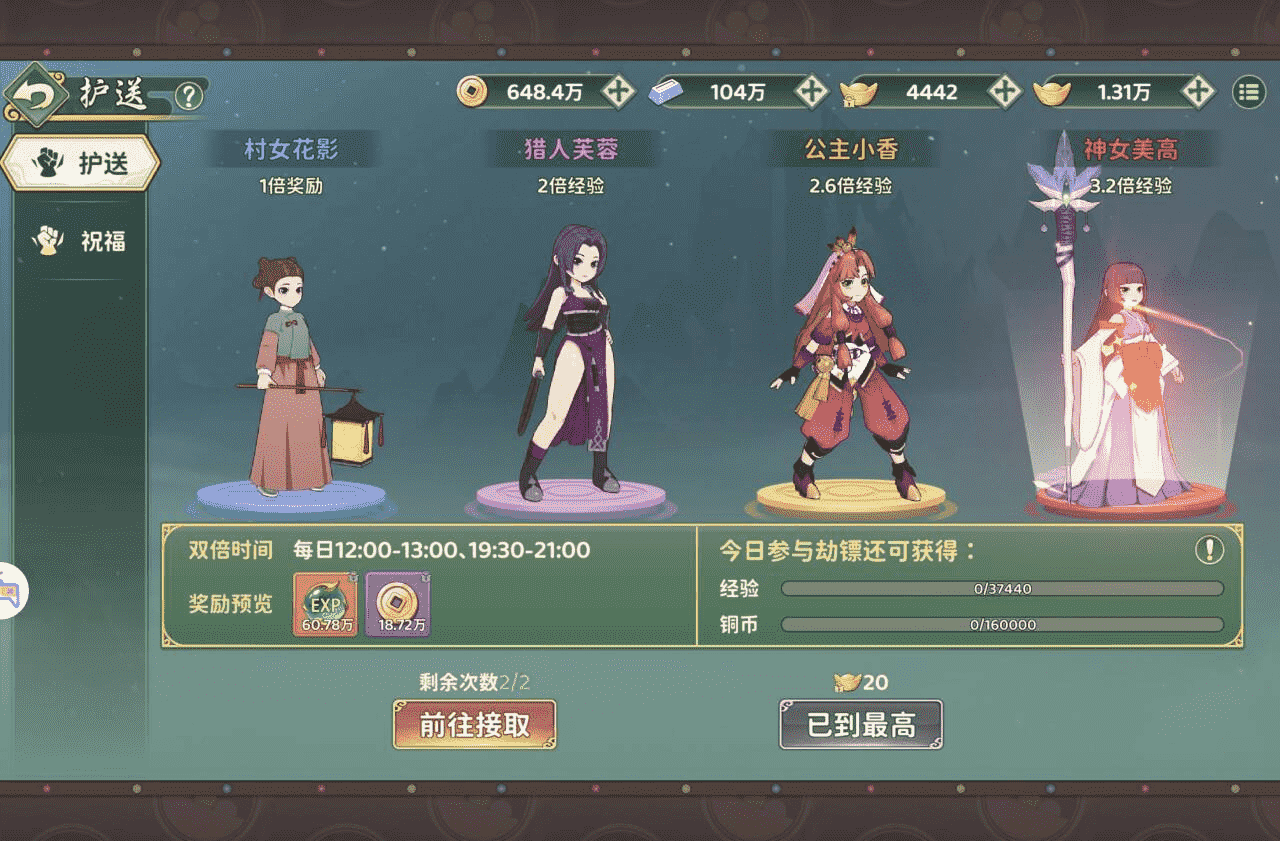Click the exclamation mark info icon
The image size is (1280, 841).
coord(1210,551)
